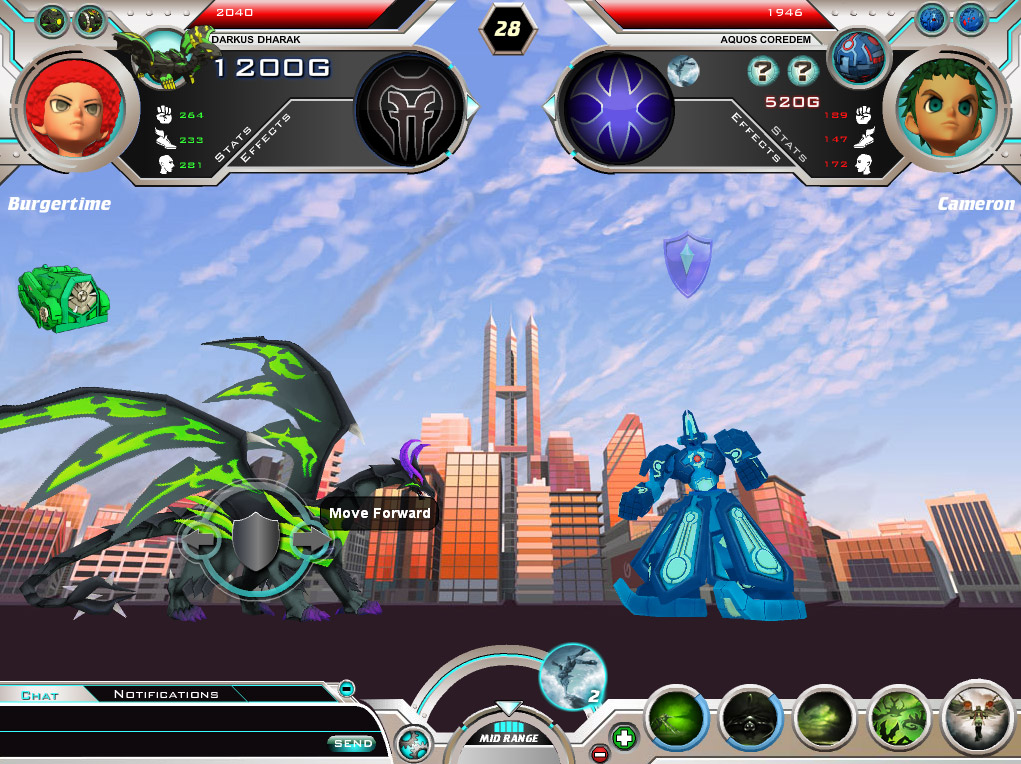Toggle Burgertime's Stats and Effects panel arrow

(x=473, y=106)
